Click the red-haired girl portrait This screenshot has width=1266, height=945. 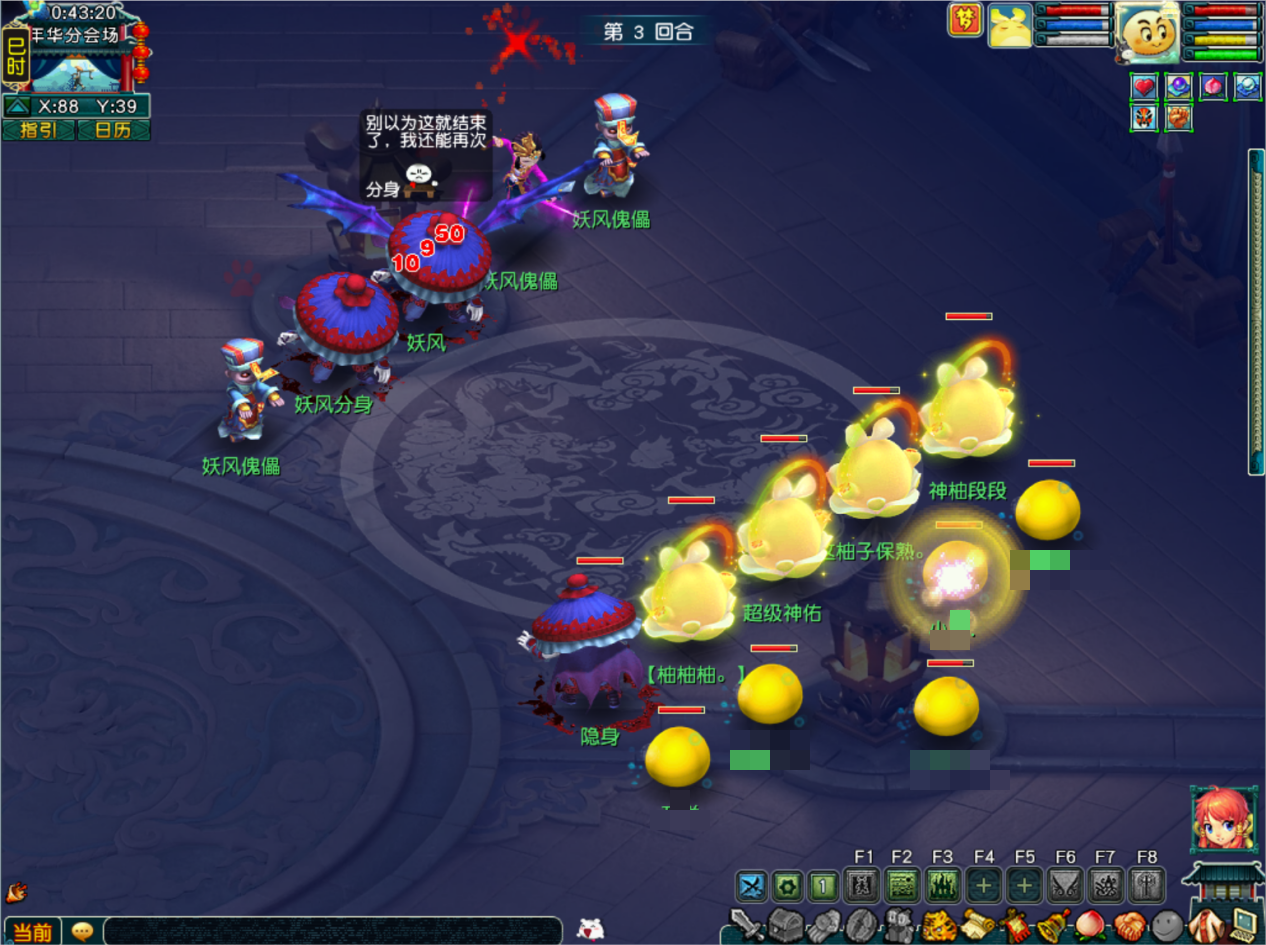point(1223,820)
